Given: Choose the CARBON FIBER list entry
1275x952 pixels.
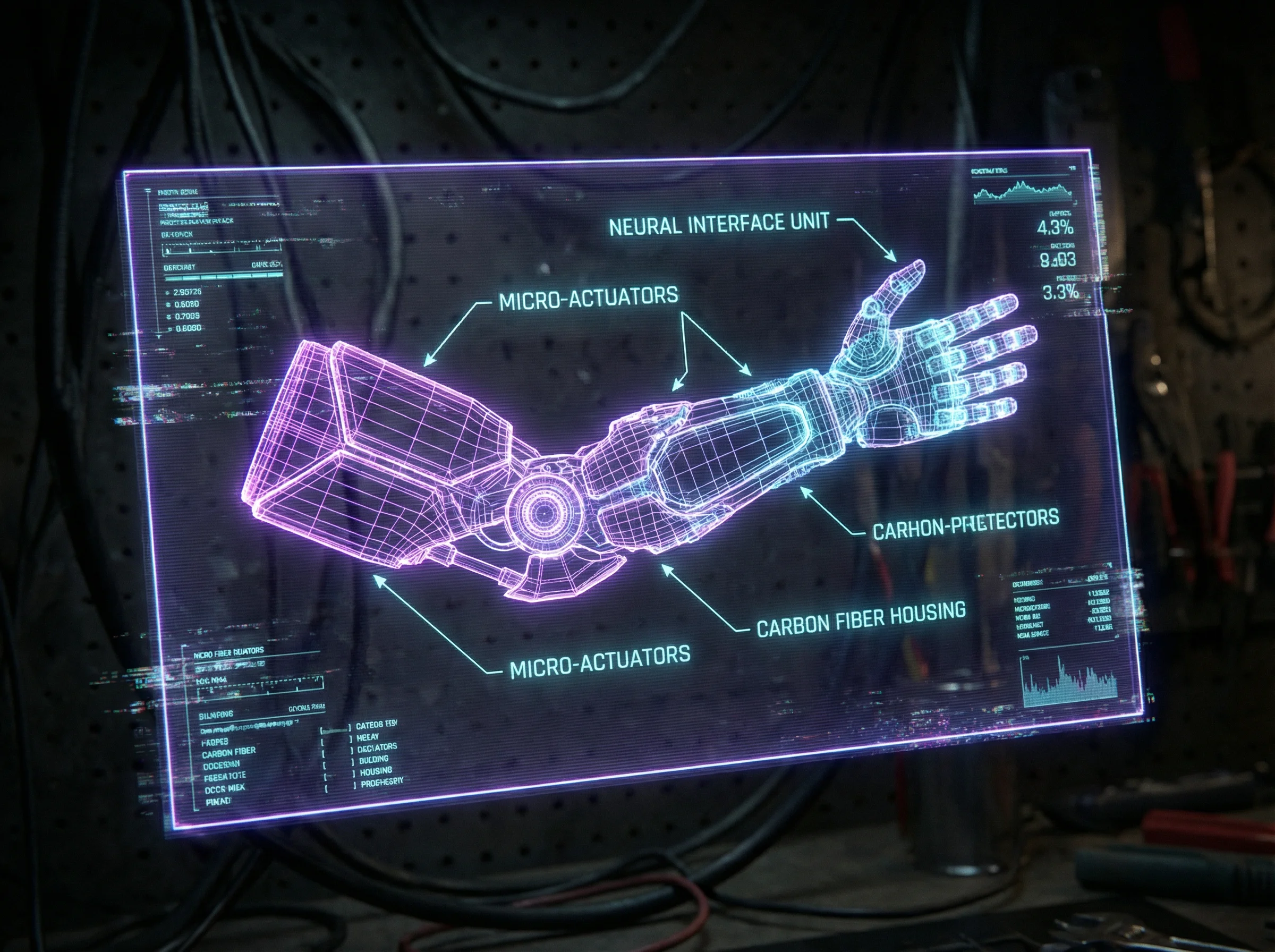Looking at the screenshot, I should 228,753.
